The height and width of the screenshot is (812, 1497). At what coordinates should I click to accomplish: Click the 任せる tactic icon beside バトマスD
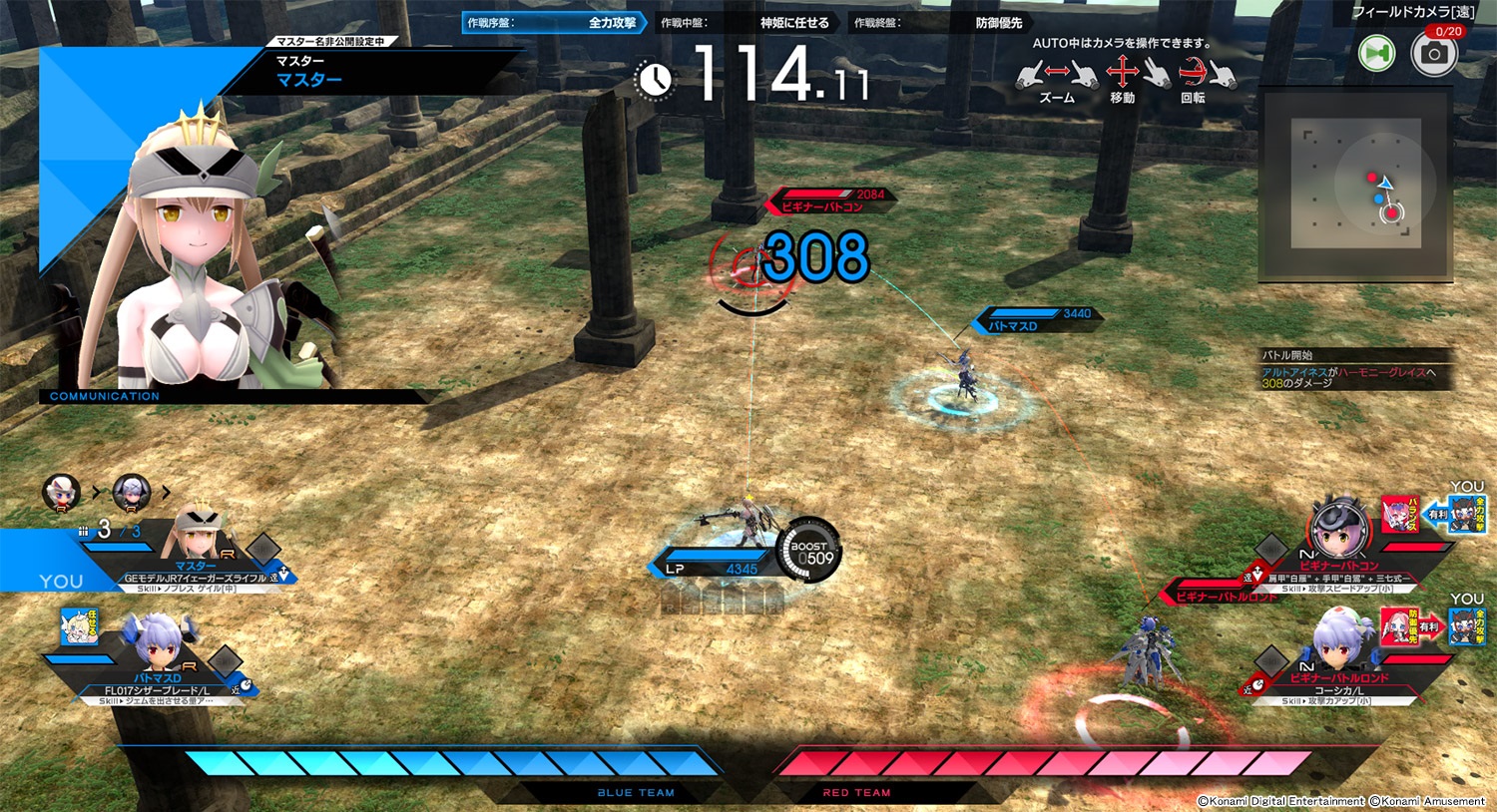pyautogui.click(x=79, y=625)
